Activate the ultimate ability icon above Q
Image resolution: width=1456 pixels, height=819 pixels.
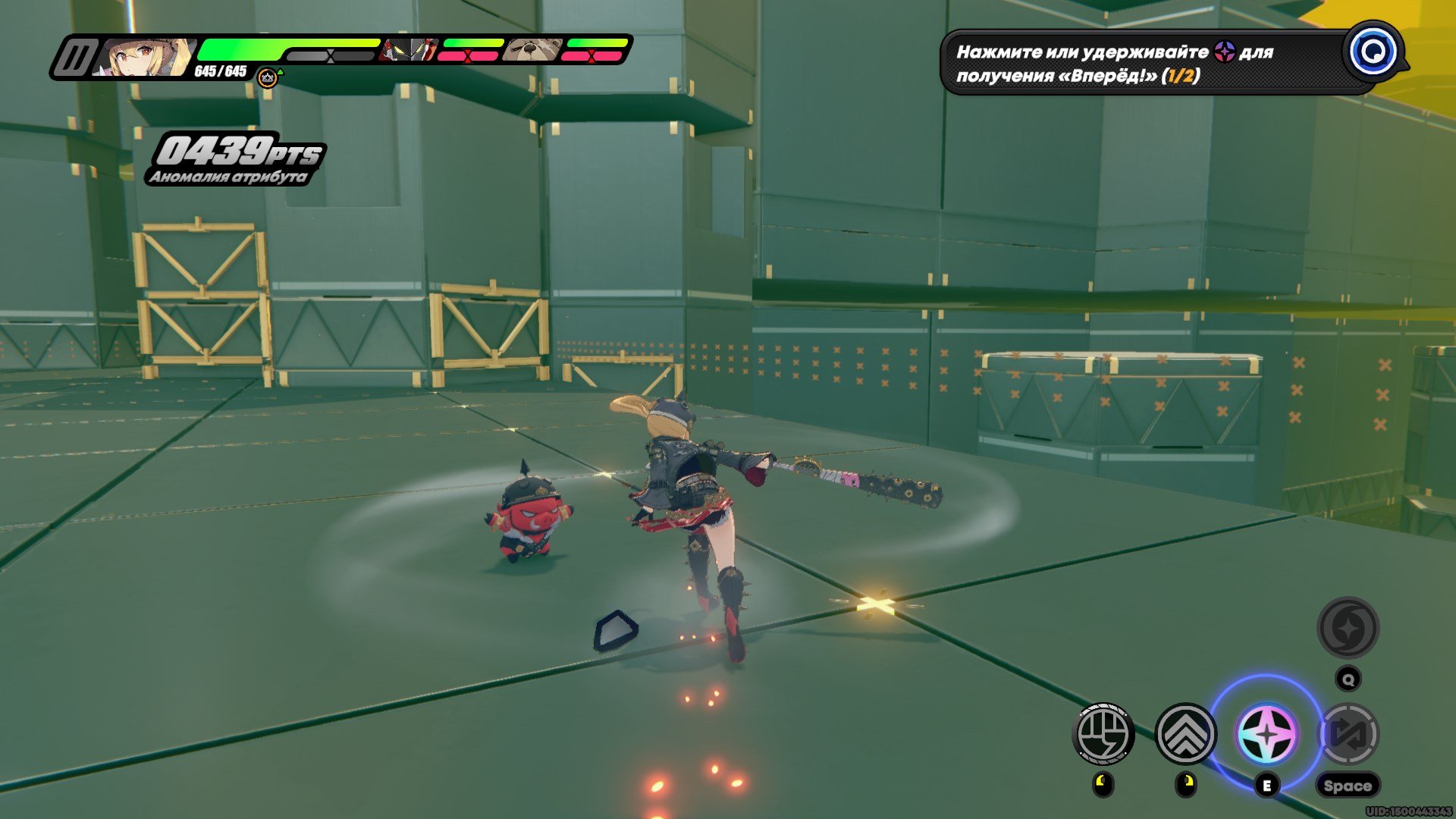(1348, 628)
